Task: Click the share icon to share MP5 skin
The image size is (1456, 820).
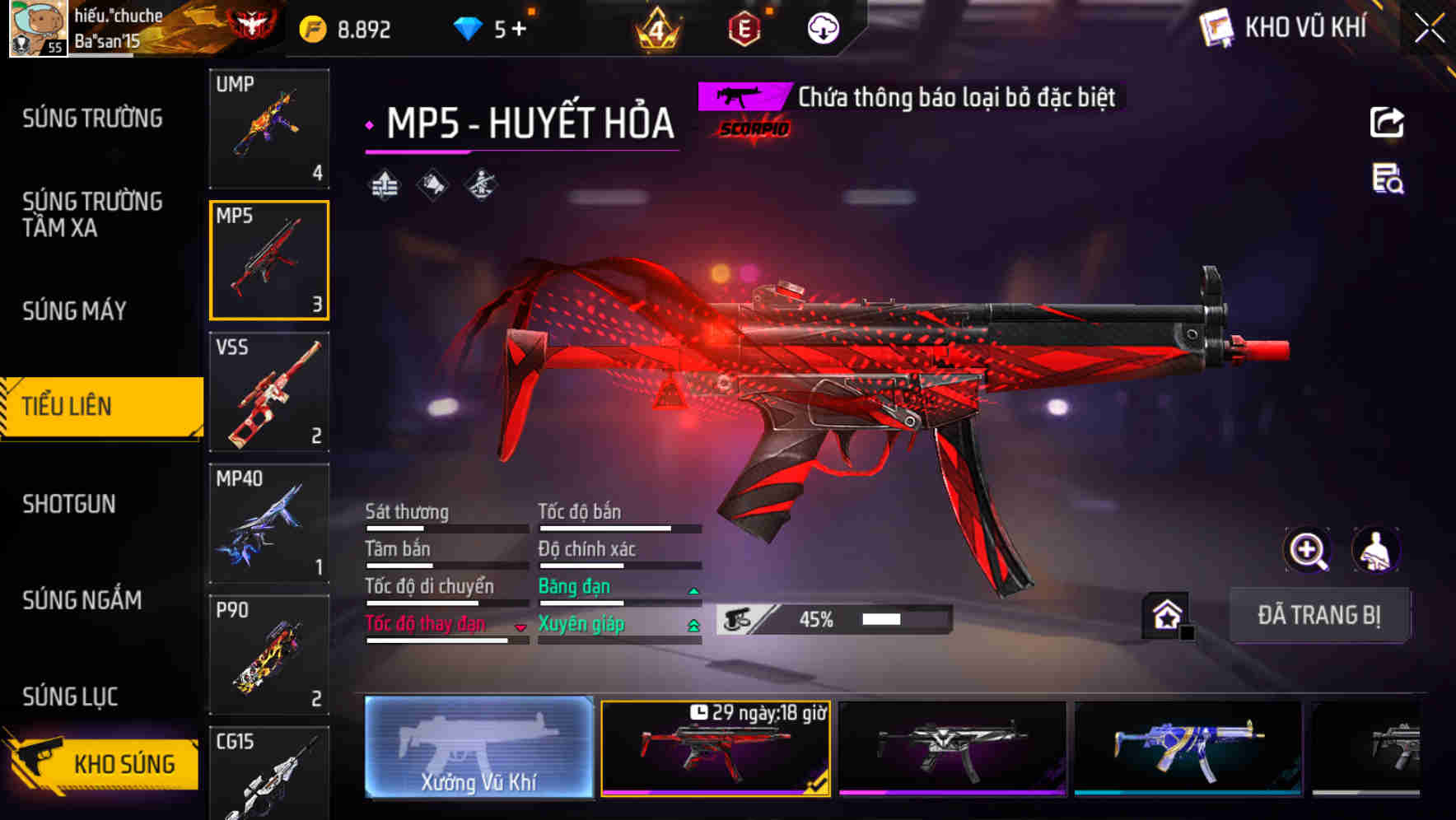Action: coord(1387,122)
